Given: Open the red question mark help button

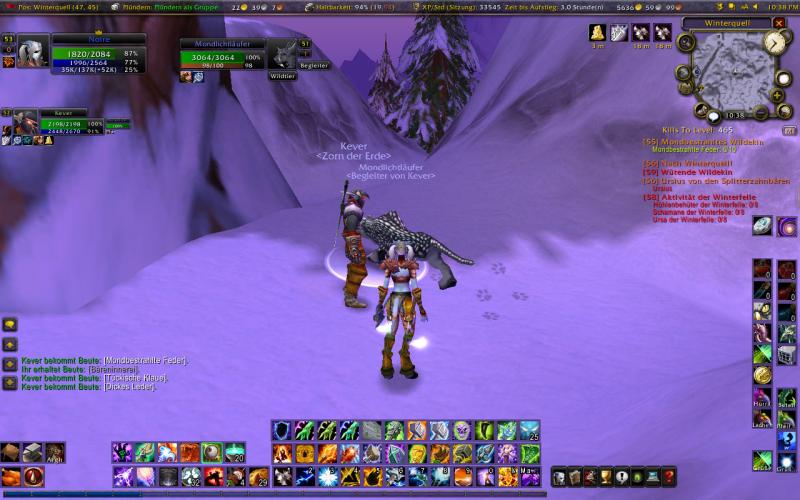Looking at the screenshot, I should [x=669, y=477].
